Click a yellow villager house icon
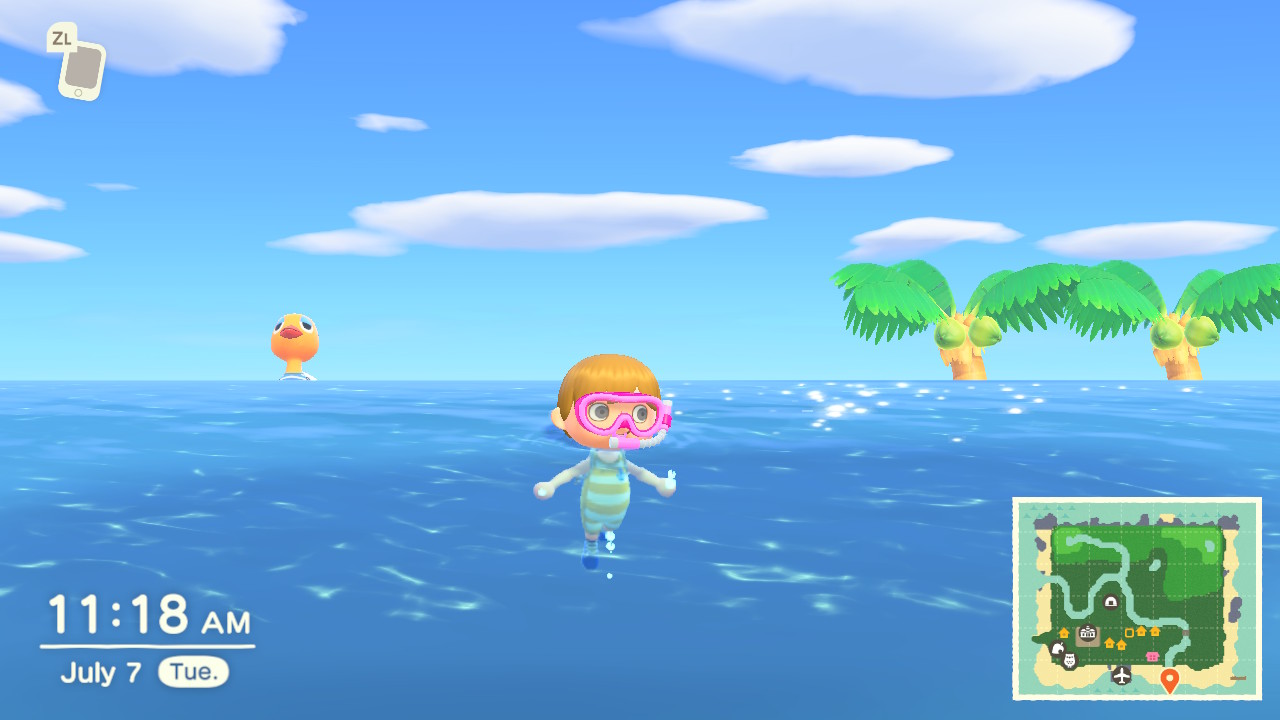 point(1142,630)
